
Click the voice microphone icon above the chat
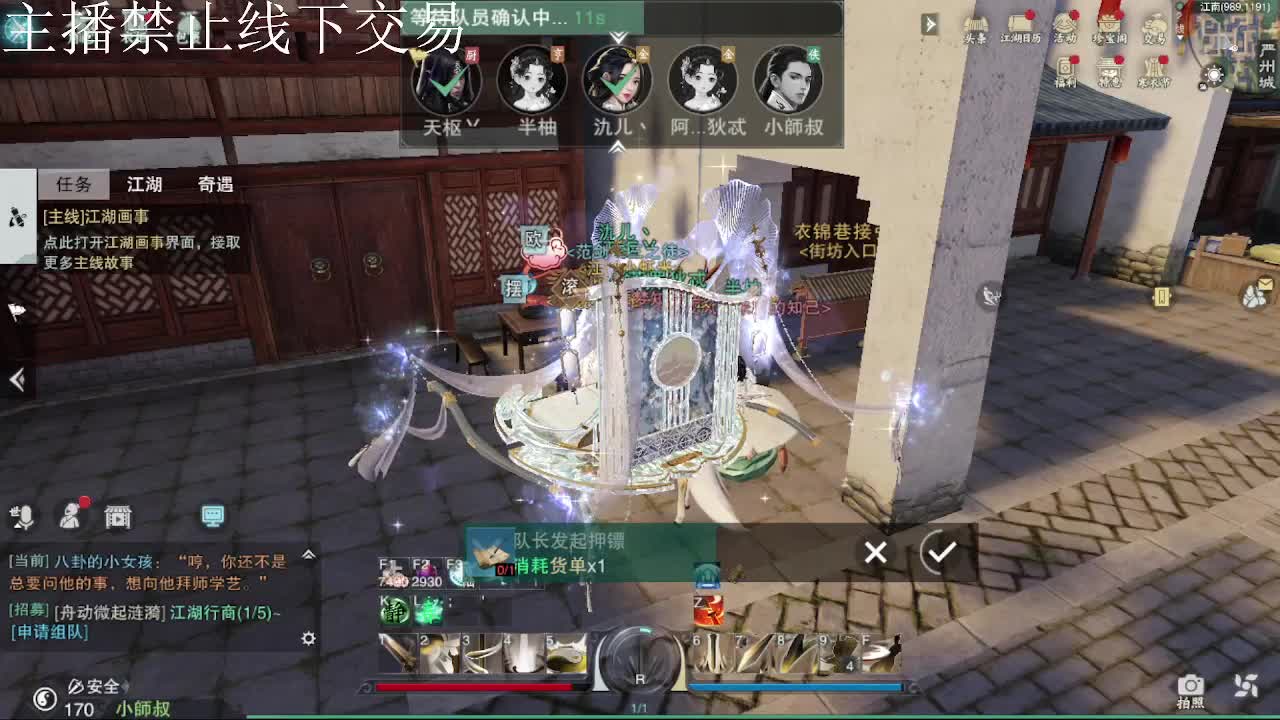coord(25,516)
